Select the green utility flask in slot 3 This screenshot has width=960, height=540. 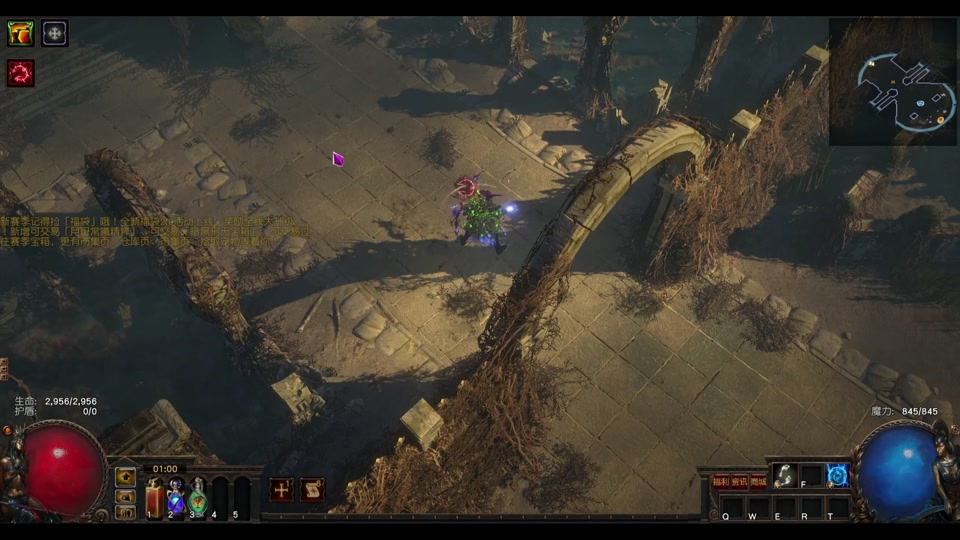198,497
